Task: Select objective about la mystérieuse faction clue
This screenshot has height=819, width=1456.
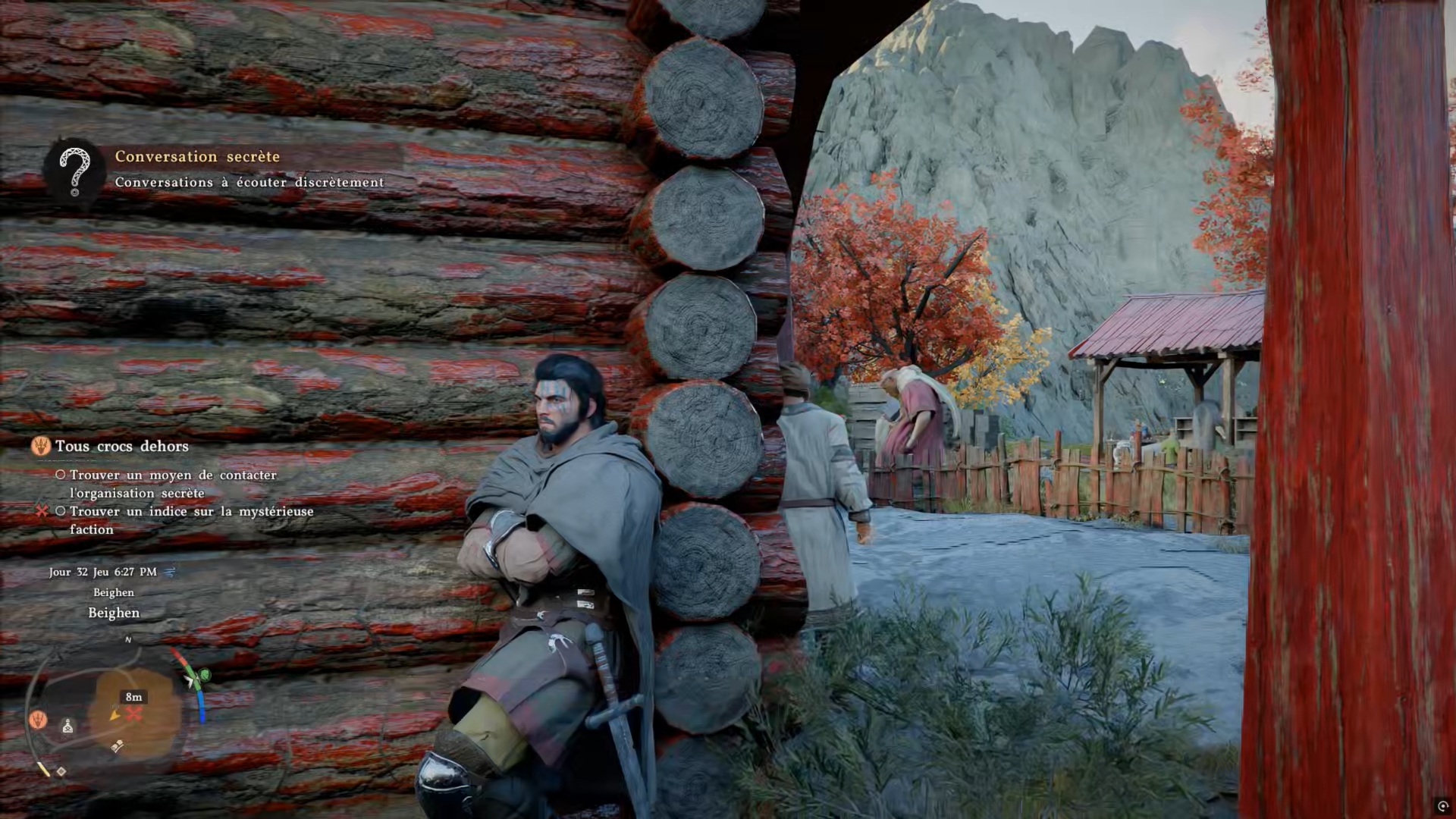Action: point(191,520)
